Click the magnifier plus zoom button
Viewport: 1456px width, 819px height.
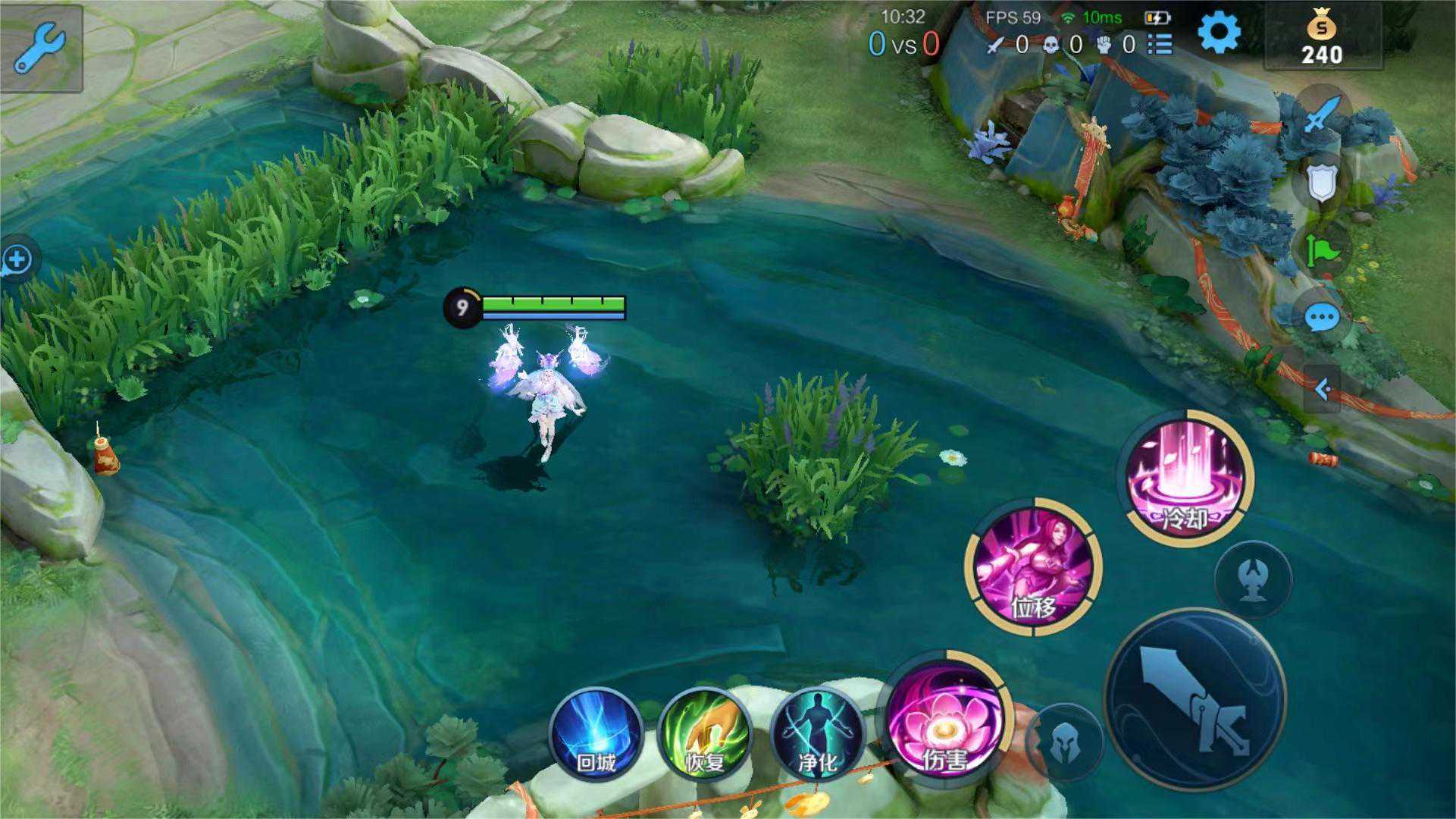(17, 260)
